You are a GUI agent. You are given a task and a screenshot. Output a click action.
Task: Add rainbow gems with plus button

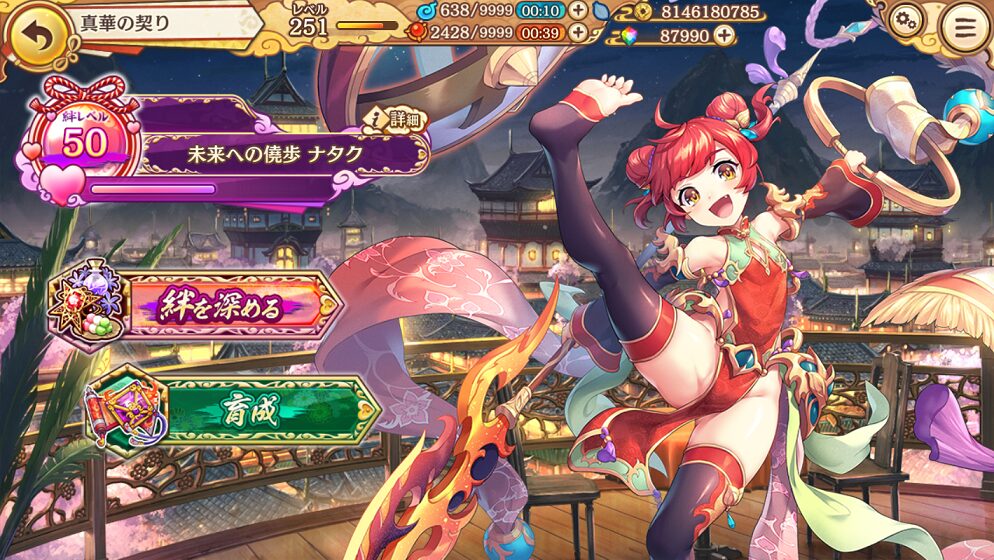click(722, 36)
